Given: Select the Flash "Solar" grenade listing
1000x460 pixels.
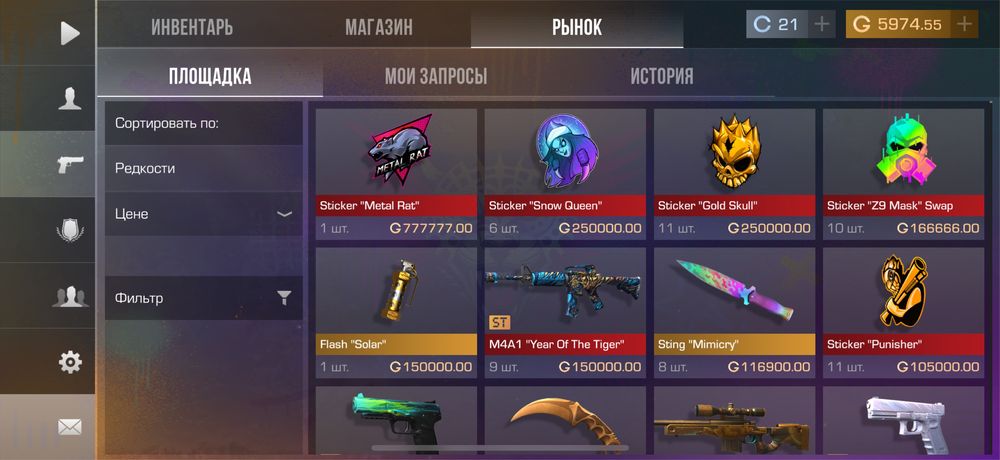Looking at the screenshot, I should pos(396,312).
